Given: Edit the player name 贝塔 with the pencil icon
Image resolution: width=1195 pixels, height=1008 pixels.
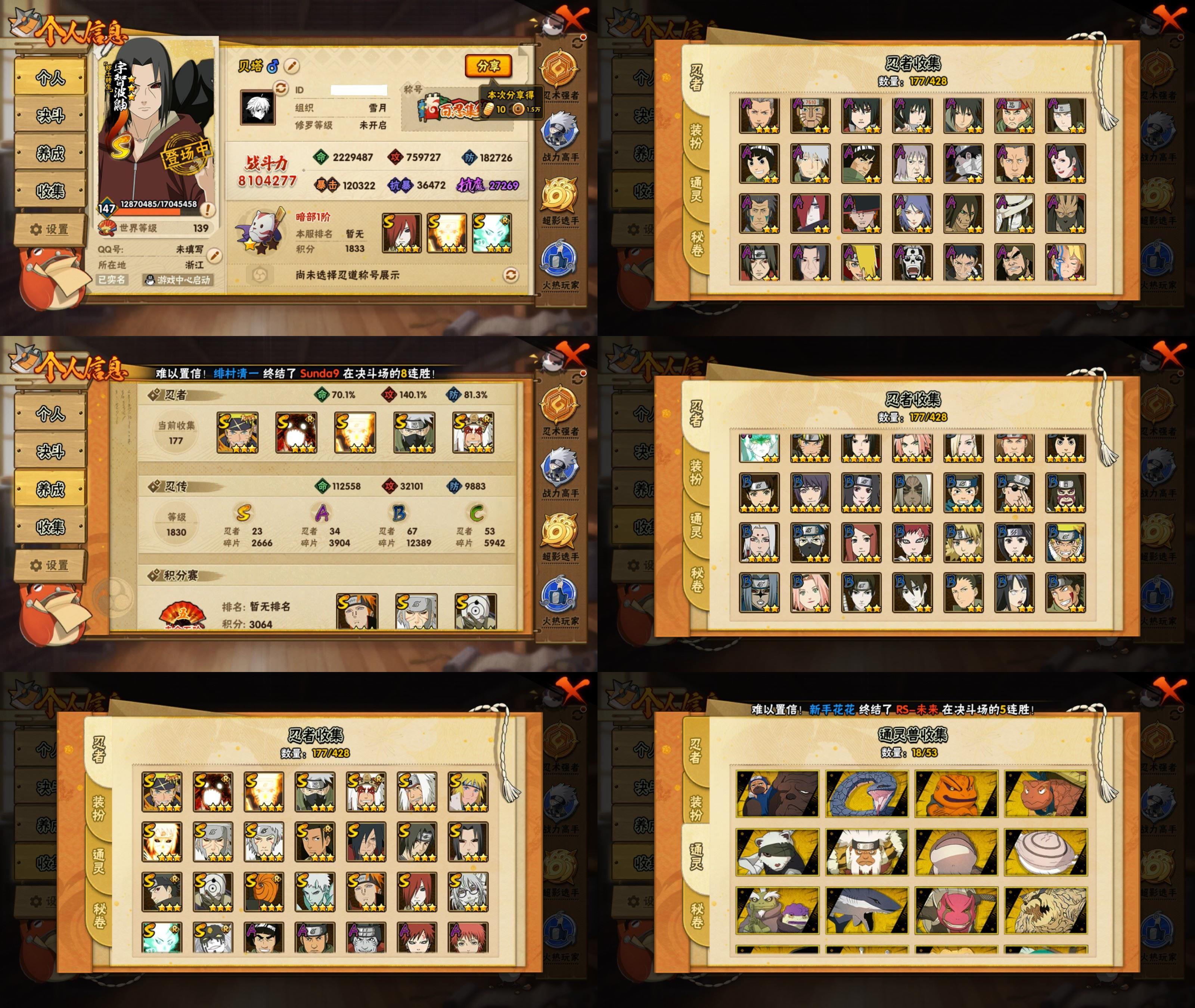Looking at the screenshot, I should (x=291, y=66).
